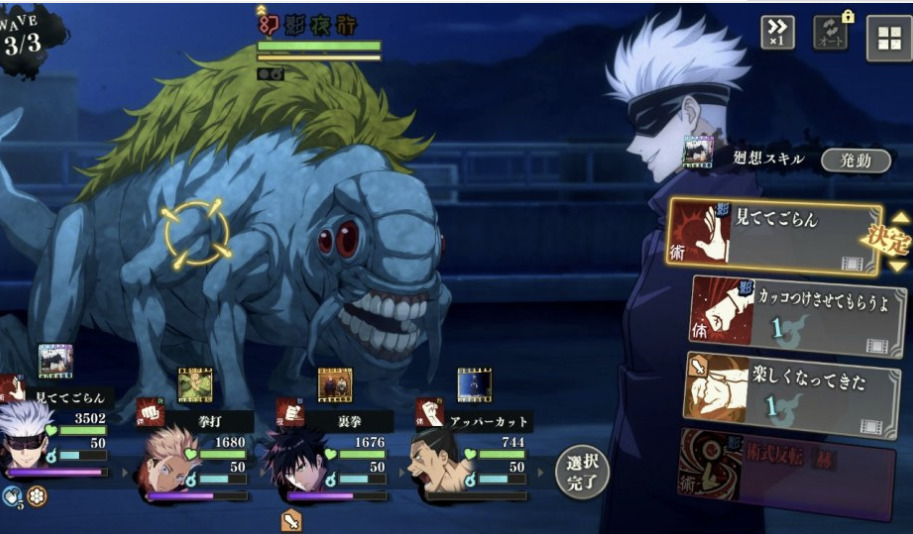Click the yellow target reticle on enemy
913x534 pixels.
(x=197, y=234)
